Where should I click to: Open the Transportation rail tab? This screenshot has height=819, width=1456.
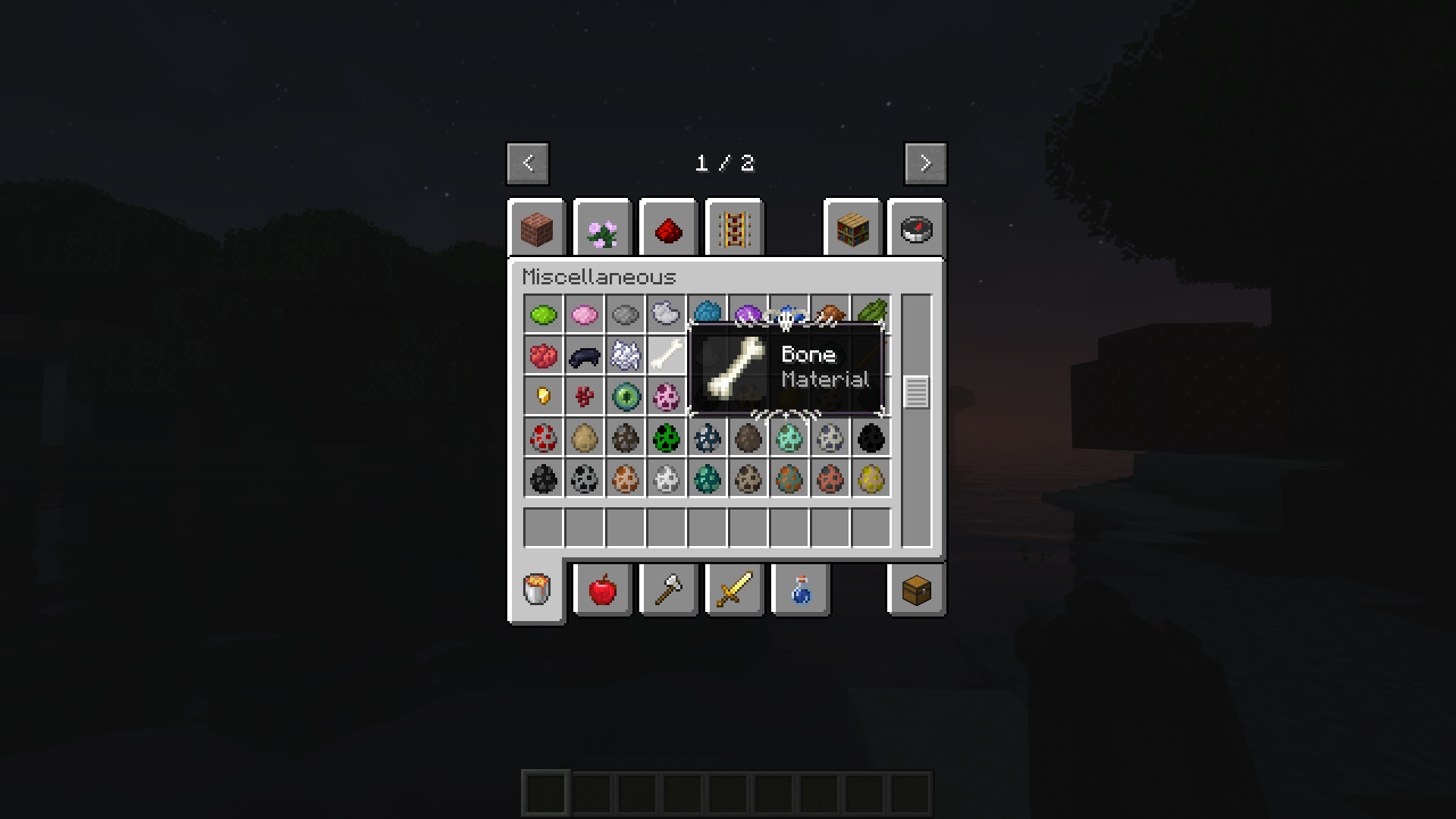click(734, 229)
